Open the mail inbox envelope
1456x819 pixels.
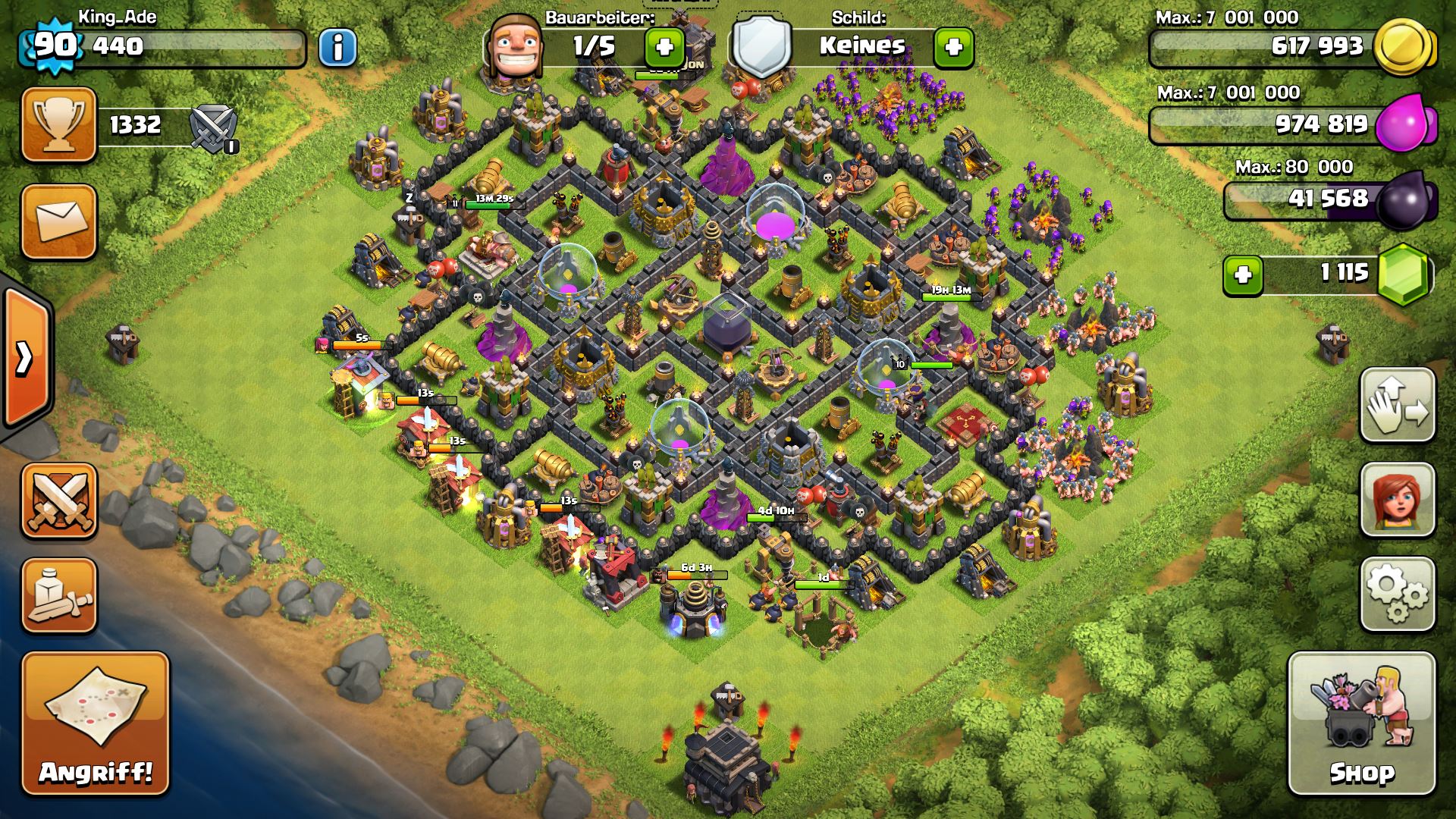(x=59, y=221)
